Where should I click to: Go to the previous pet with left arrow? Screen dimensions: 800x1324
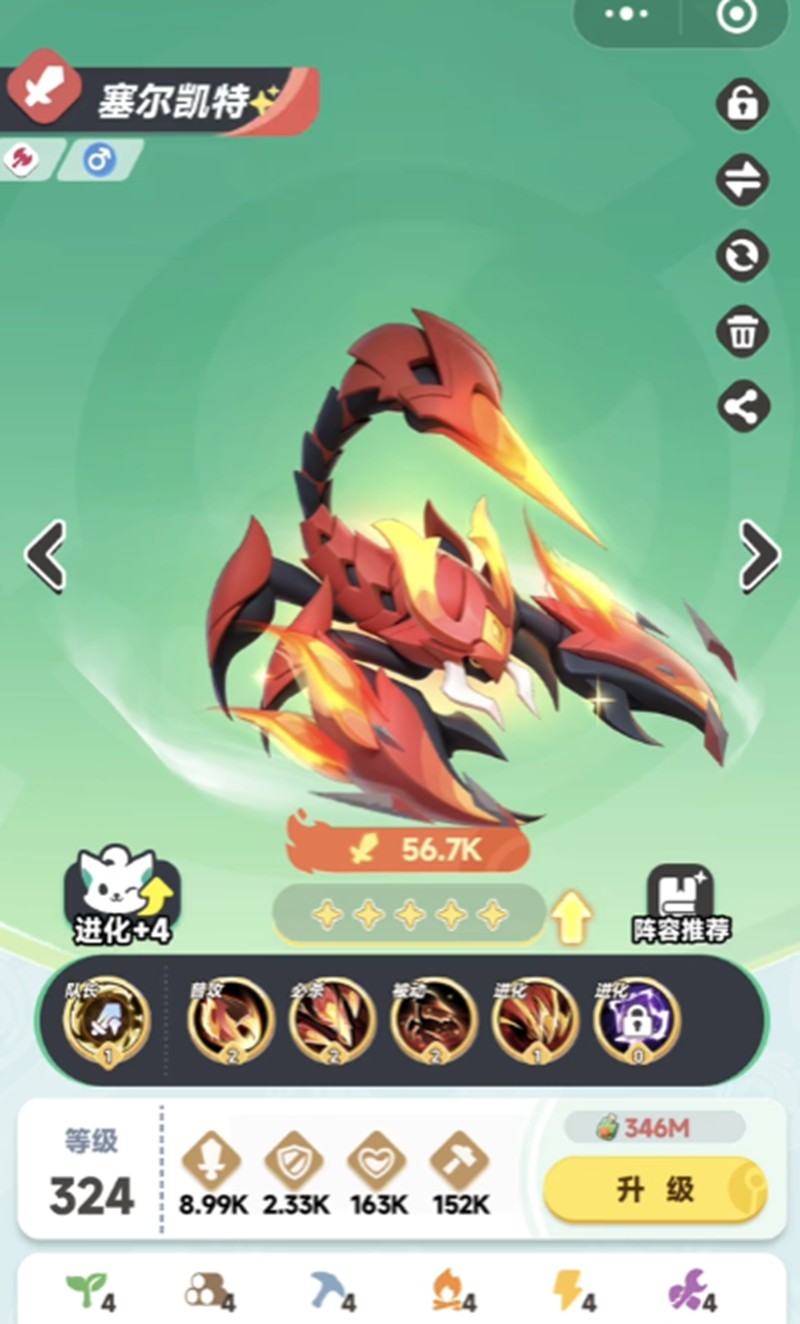coord(46,555)
